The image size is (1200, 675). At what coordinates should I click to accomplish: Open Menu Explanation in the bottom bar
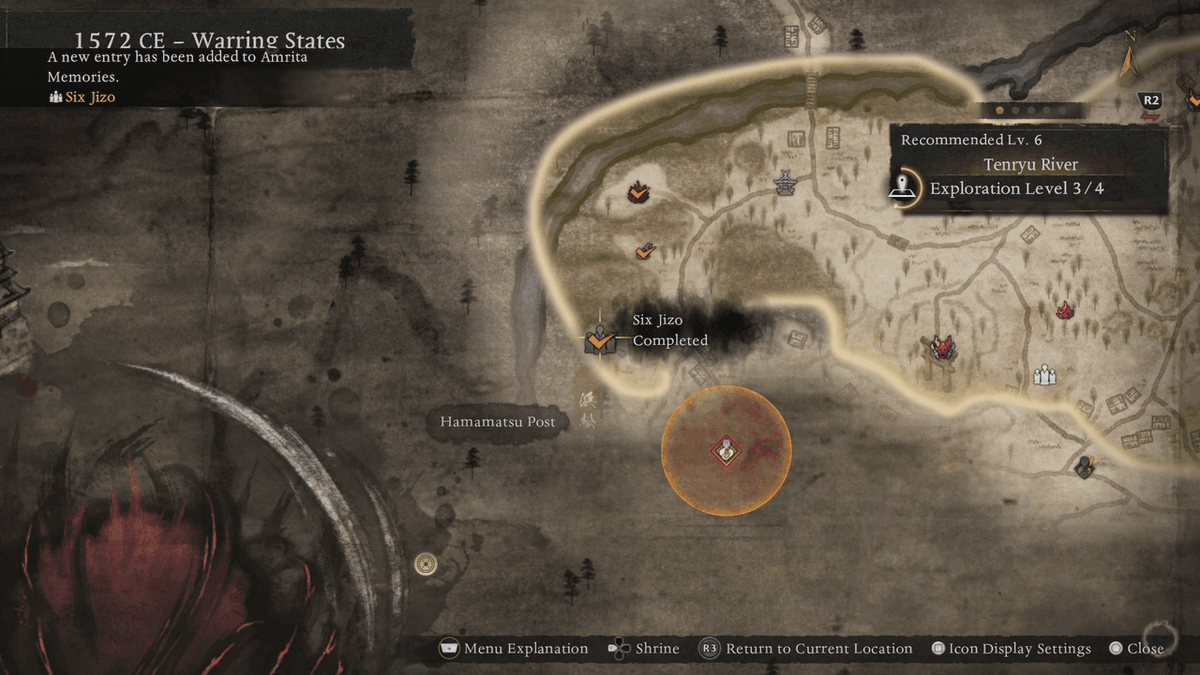514,649
